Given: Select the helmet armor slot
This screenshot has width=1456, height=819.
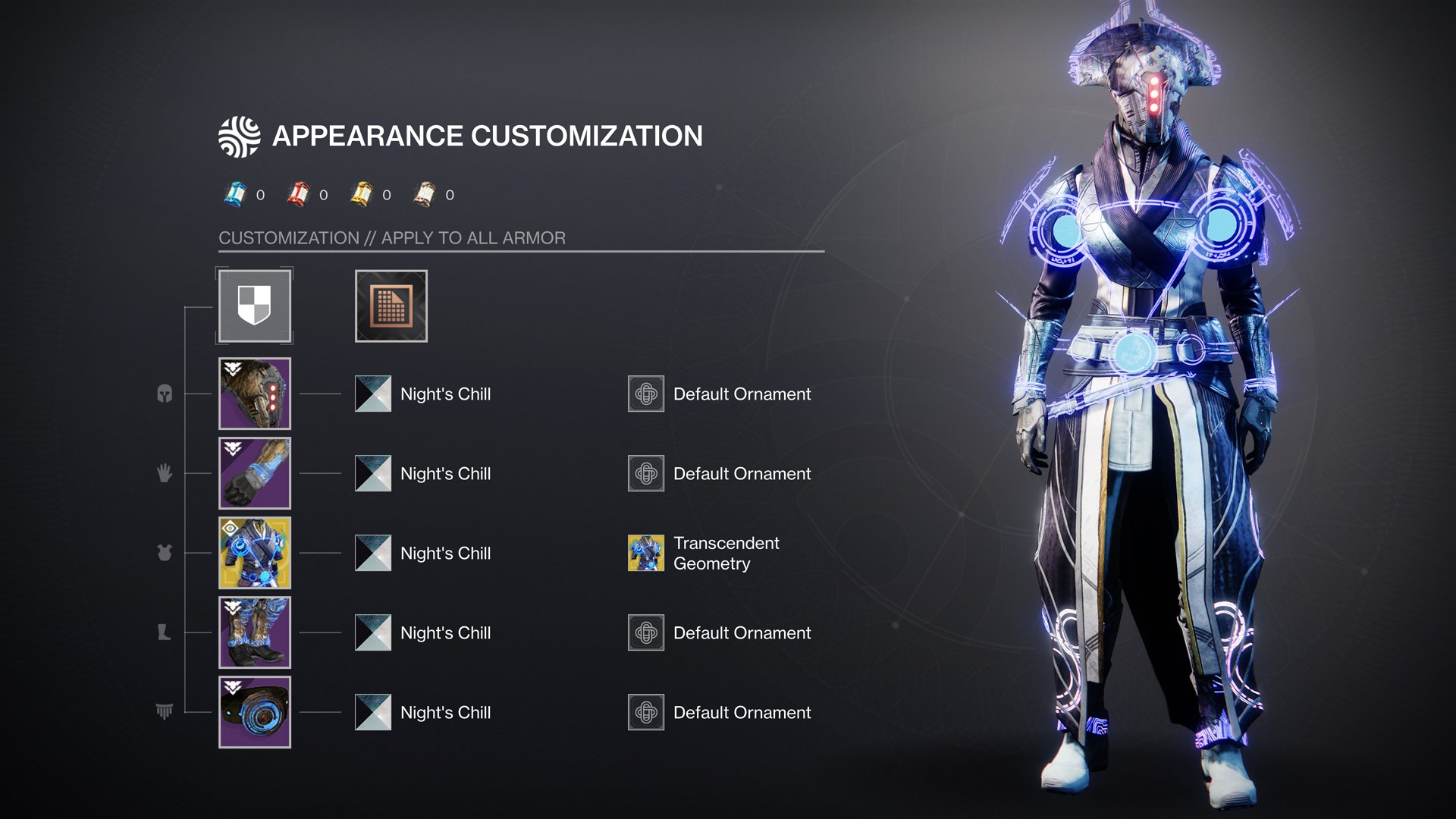Looking at the screenshot, I should click(254, 394).
